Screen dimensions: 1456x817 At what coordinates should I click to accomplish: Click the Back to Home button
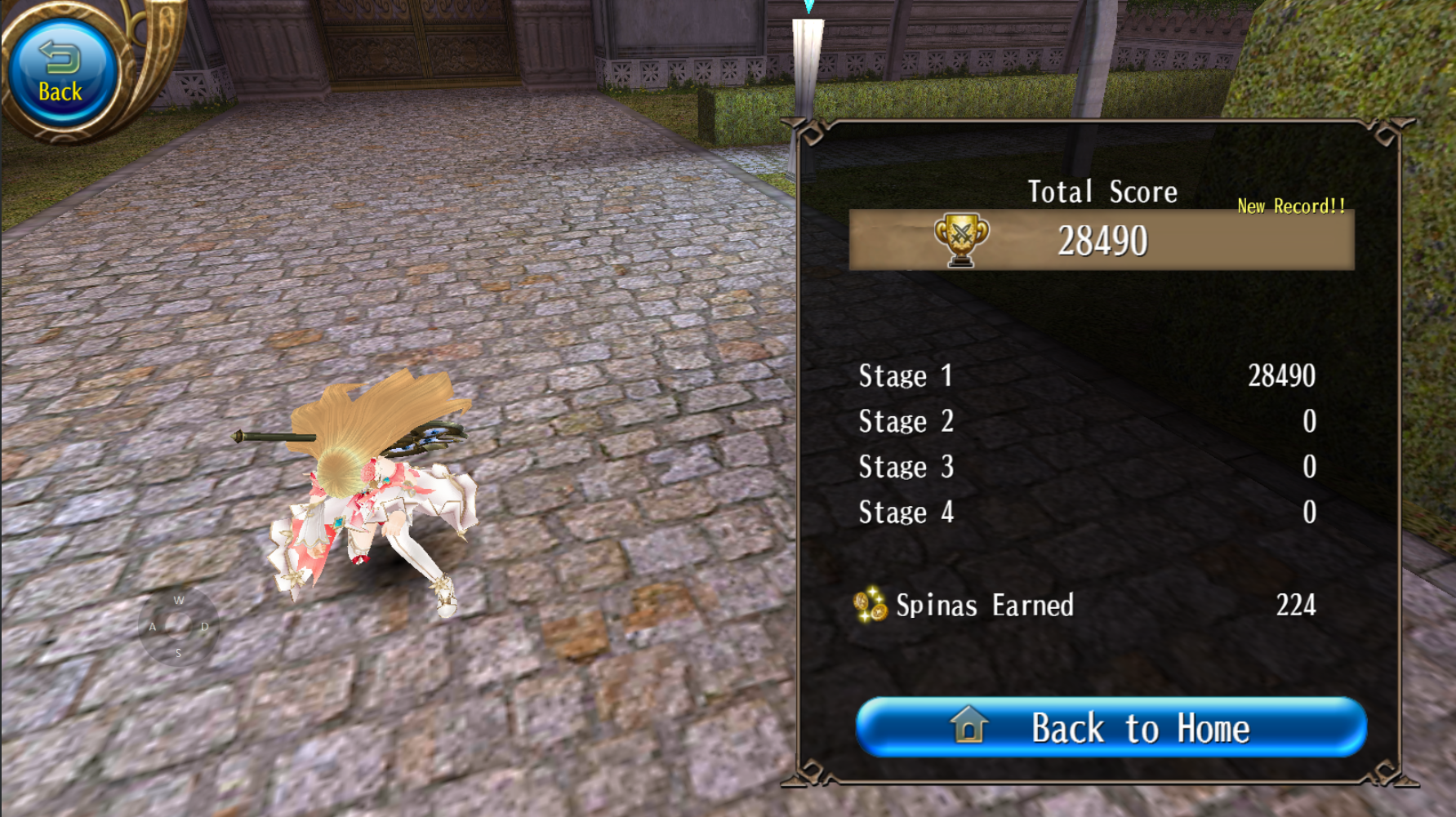(1111, 727)
